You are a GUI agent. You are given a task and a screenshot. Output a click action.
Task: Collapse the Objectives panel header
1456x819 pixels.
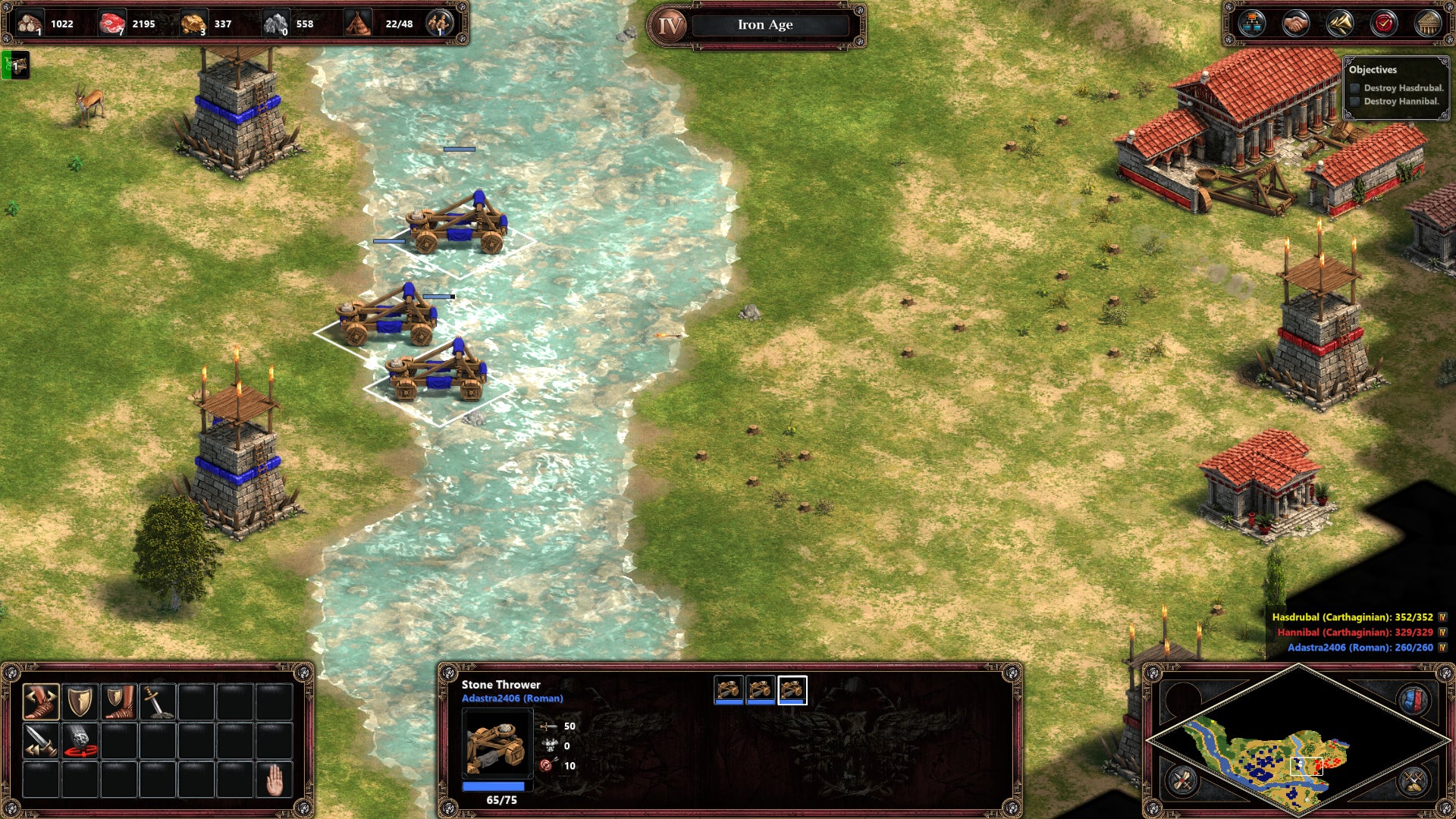(x=1374, y=69)
